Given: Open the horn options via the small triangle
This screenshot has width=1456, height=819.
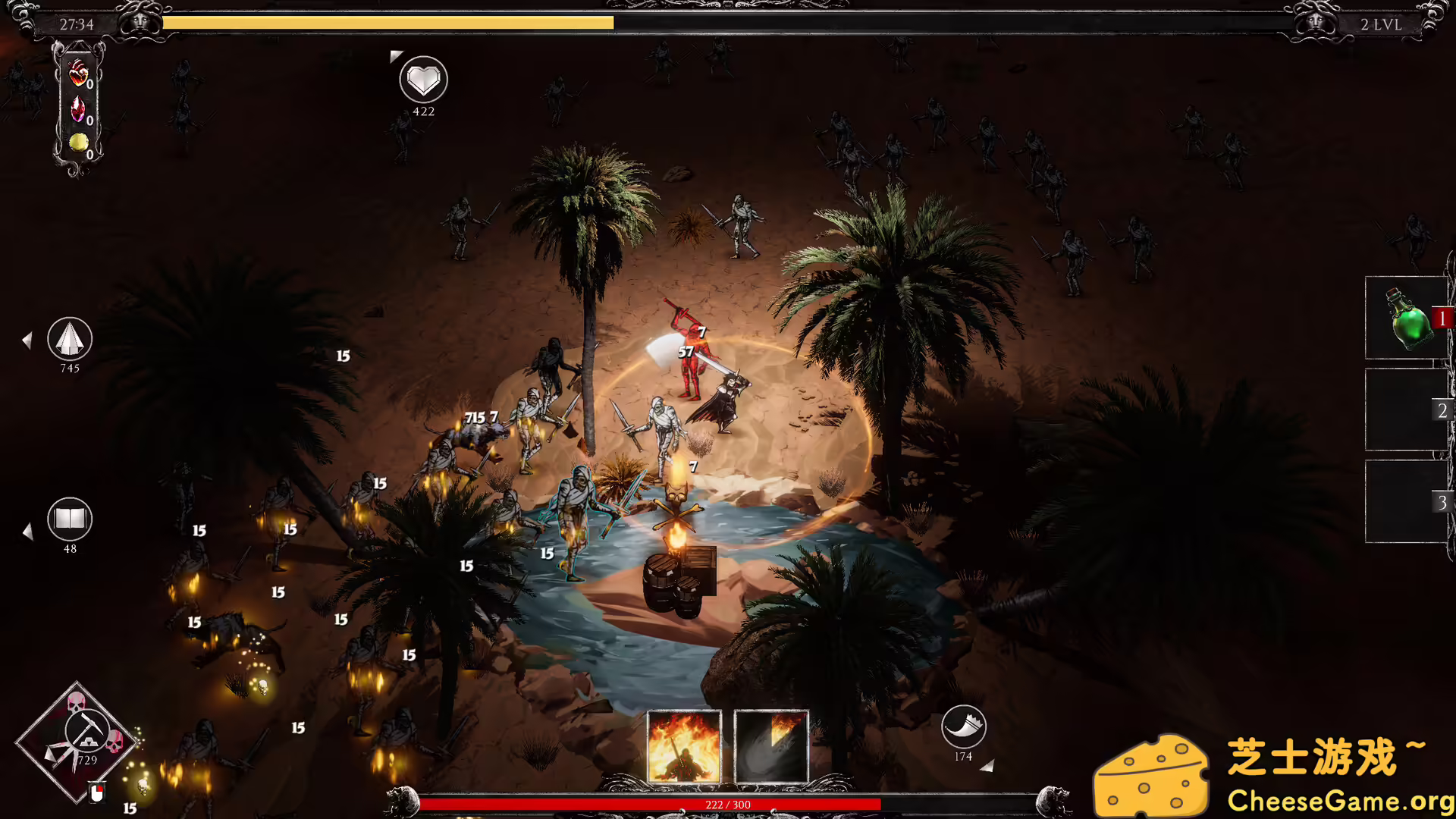Looking at the screenshot, I should [x=990, y=766].
